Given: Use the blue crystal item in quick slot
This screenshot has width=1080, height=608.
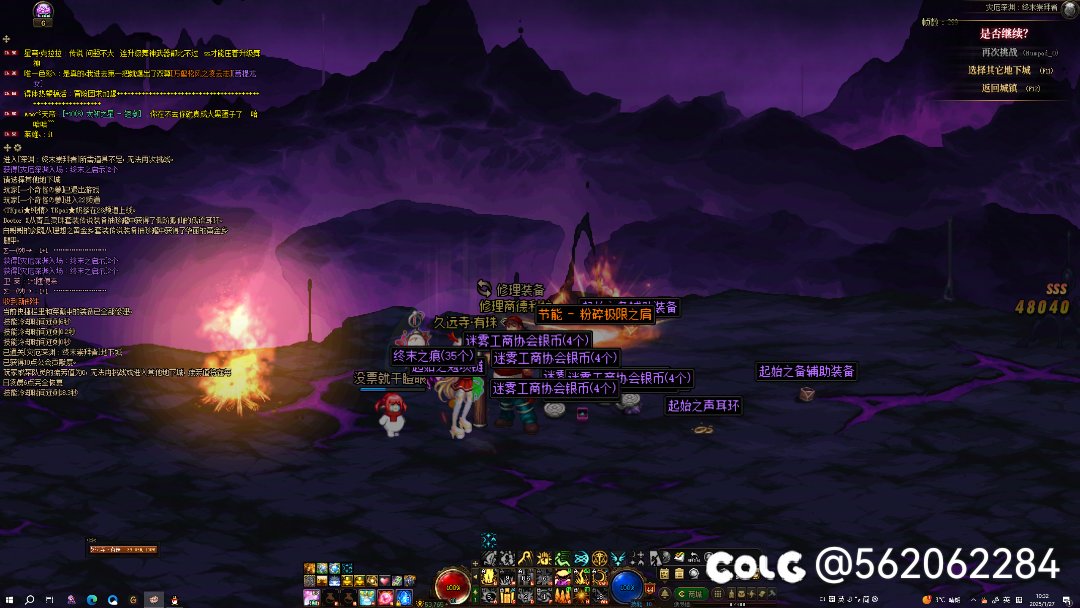Looking at the screenshot, I should 403,597.
